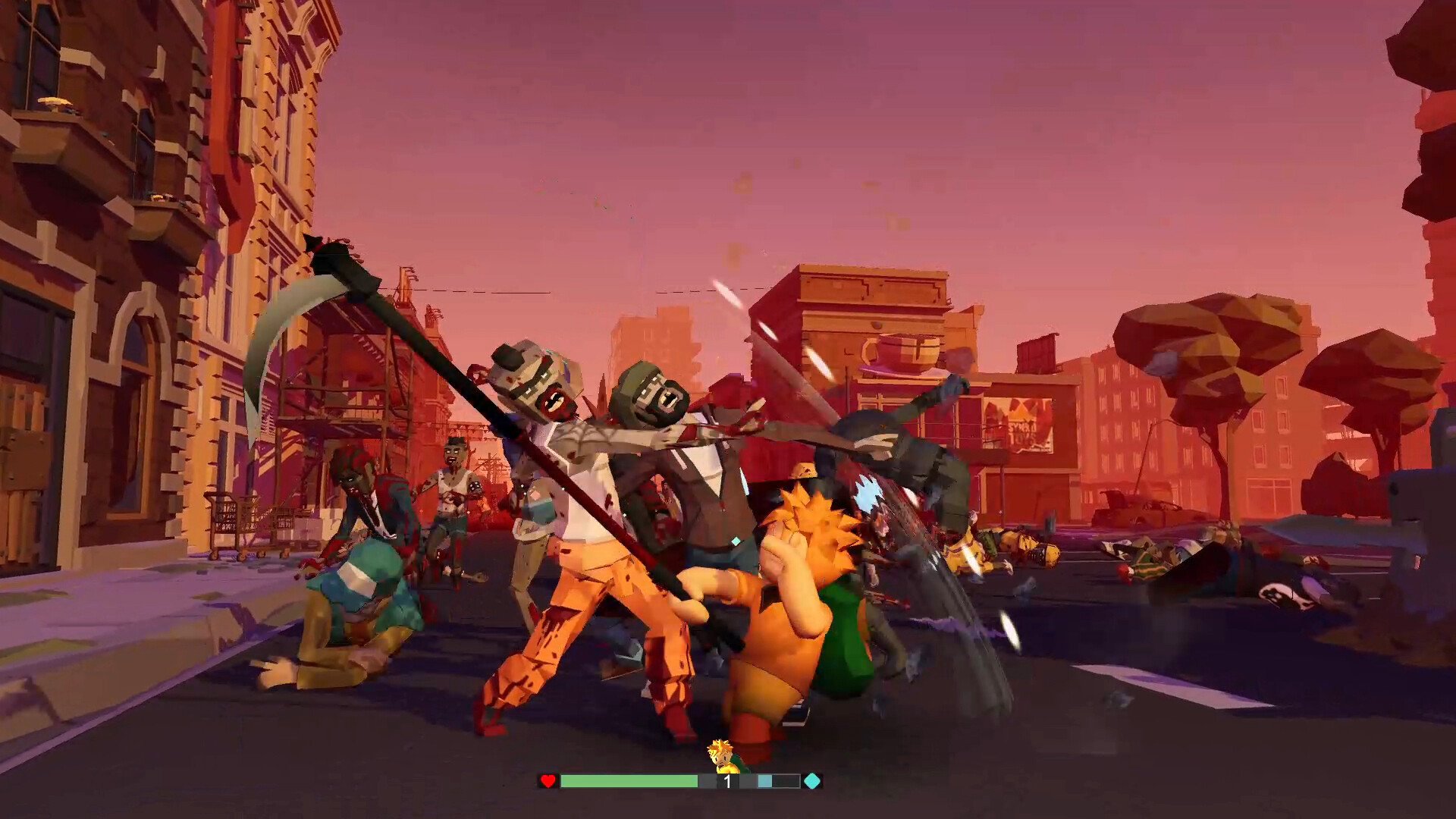The height and width of the screenshot is (819, 1456).
Task: Click the level number 1 on the HUD bar
Action: click(726, 781)
